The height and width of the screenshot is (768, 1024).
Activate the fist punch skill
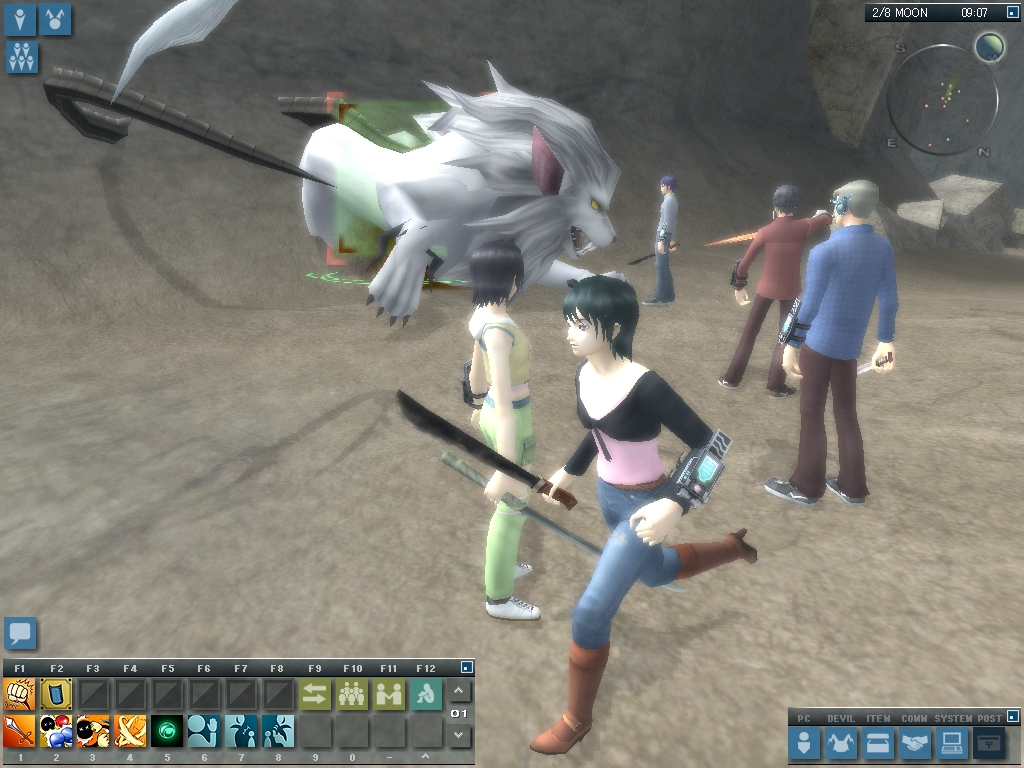tap(19, 694)
